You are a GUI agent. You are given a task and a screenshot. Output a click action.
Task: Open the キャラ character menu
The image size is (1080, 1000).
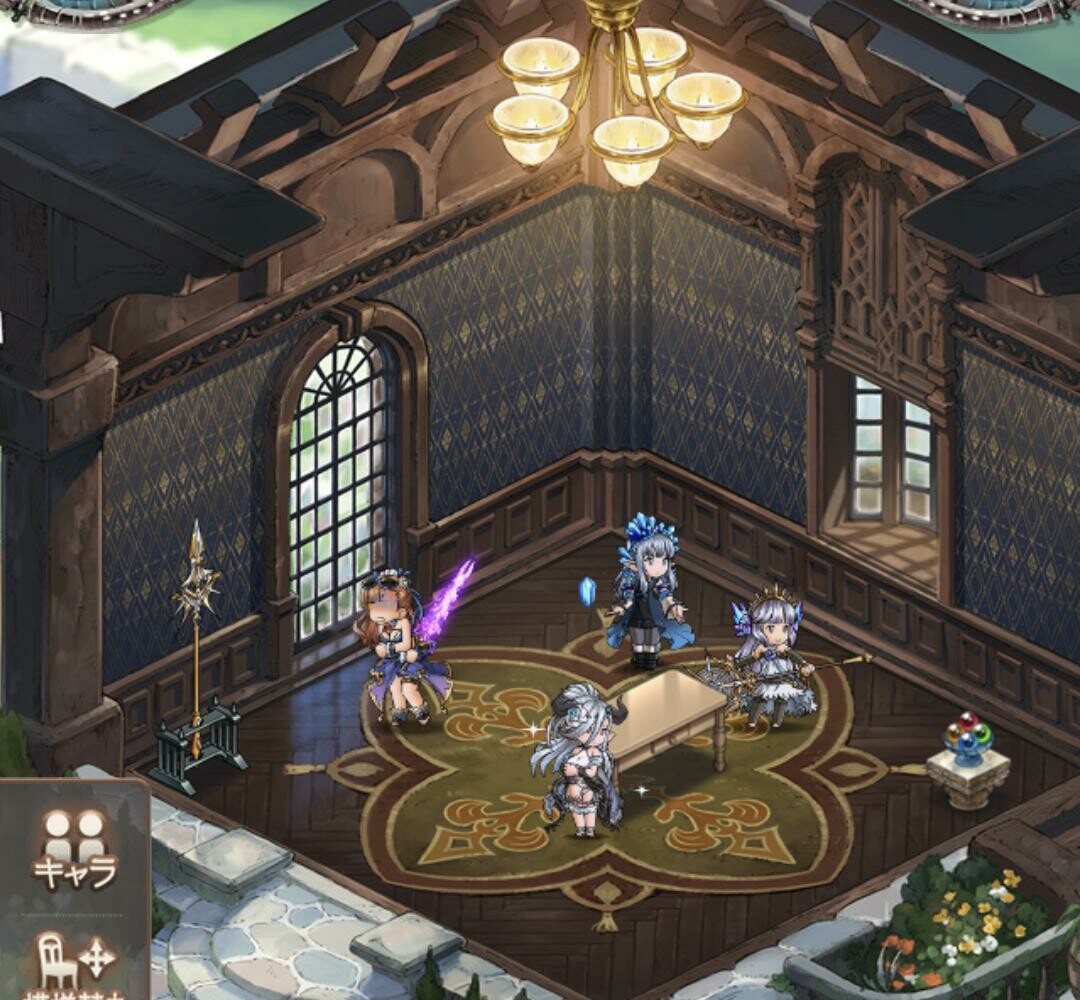tap(75, 849)
